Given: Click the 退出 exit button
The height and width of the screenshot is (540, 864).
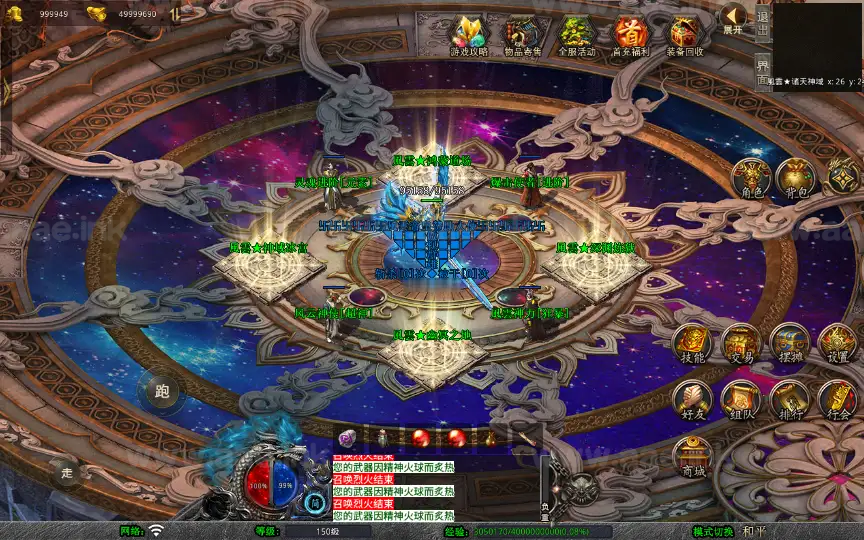Looking at the screenshot, I should click(763, 22).
